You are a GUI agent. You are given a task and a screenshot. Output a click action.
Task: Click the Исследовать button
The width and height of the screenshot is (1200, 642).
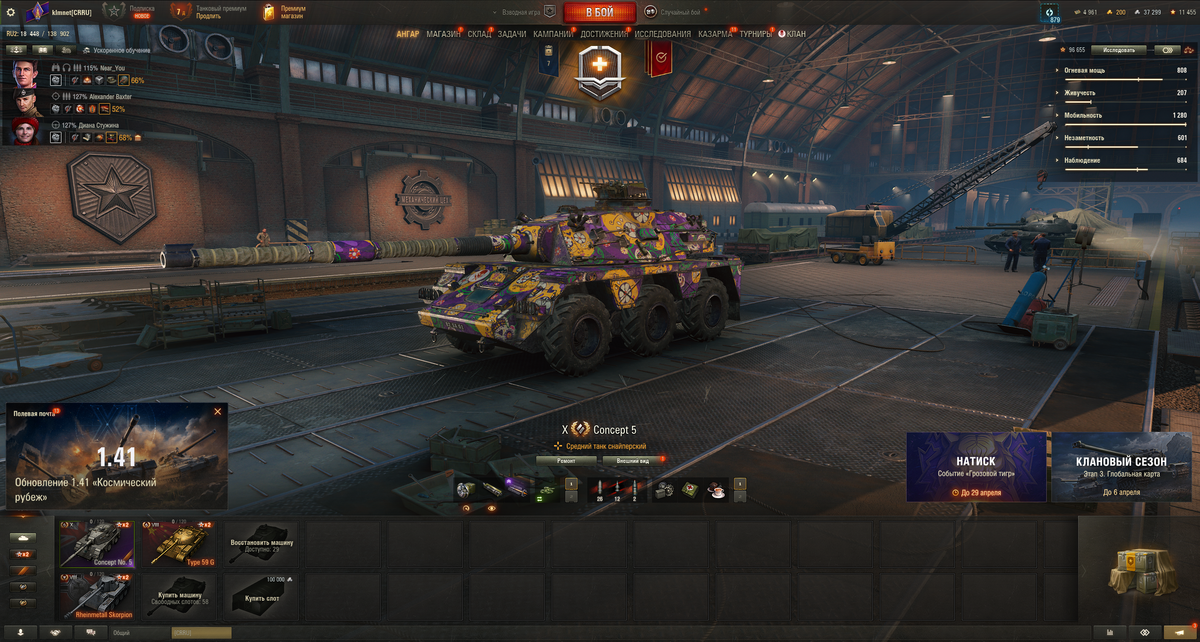pyautogui.click(x=1119, y=49)
